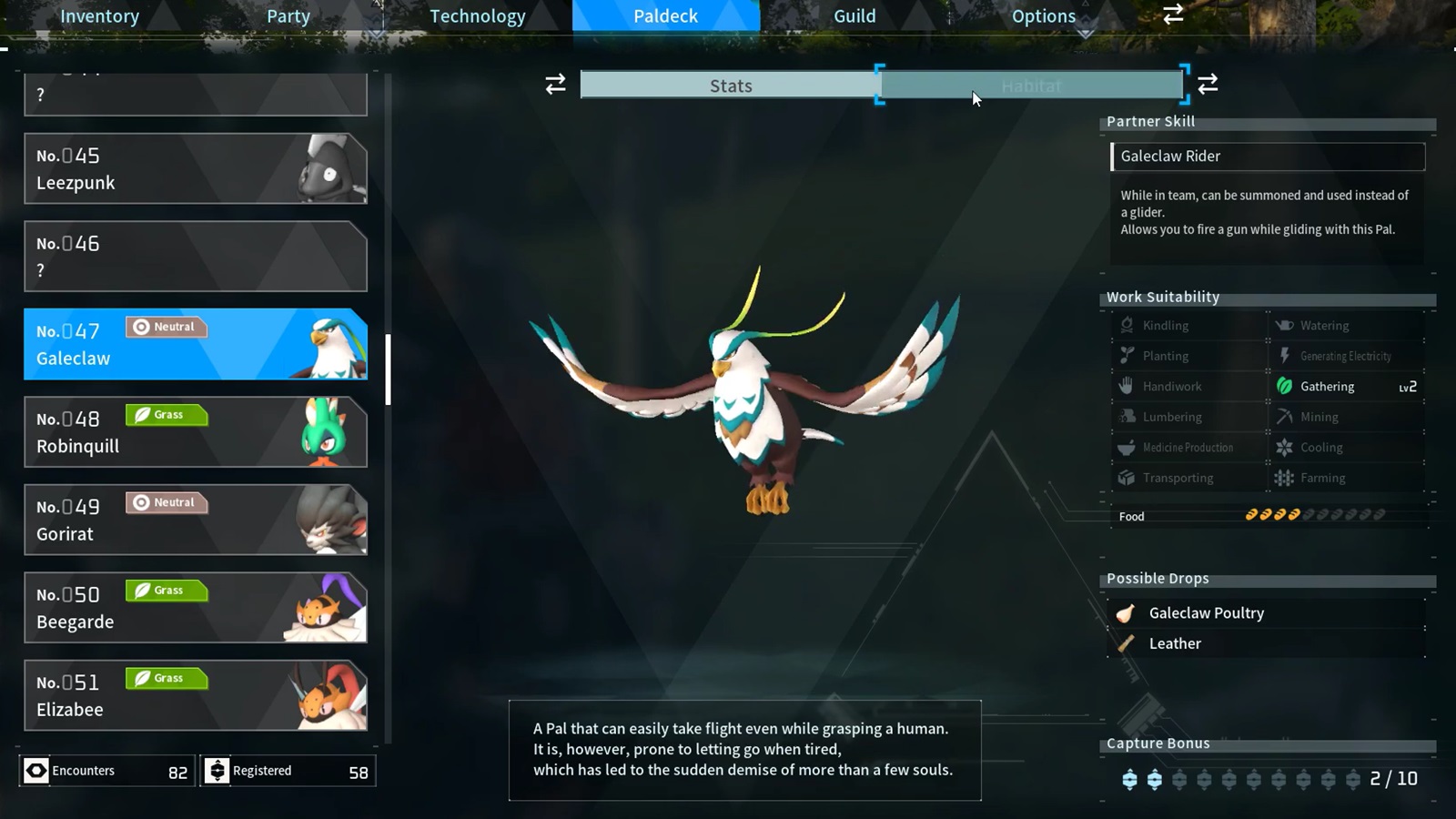
Task: Pick the Gorirat list entry
Action: click(x=195, y=520)
